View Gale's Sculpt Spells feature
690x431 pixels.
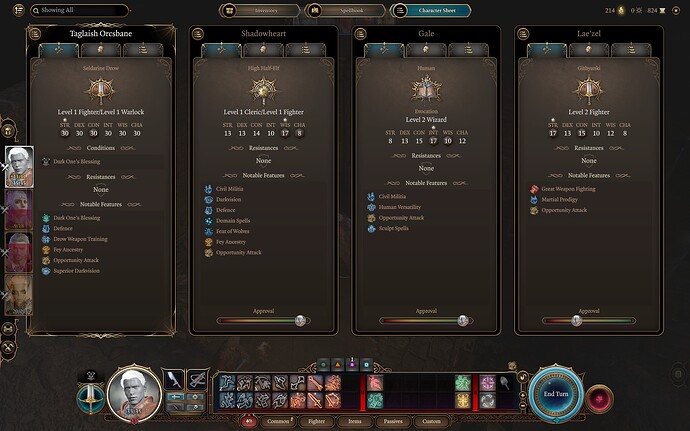393,228
